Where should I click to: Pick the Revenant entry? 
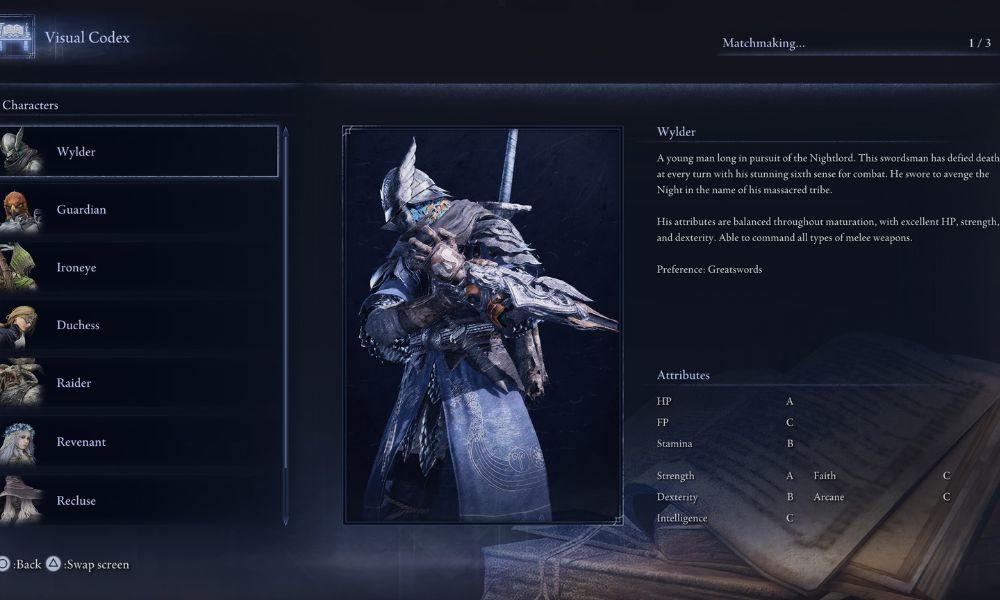140,442
